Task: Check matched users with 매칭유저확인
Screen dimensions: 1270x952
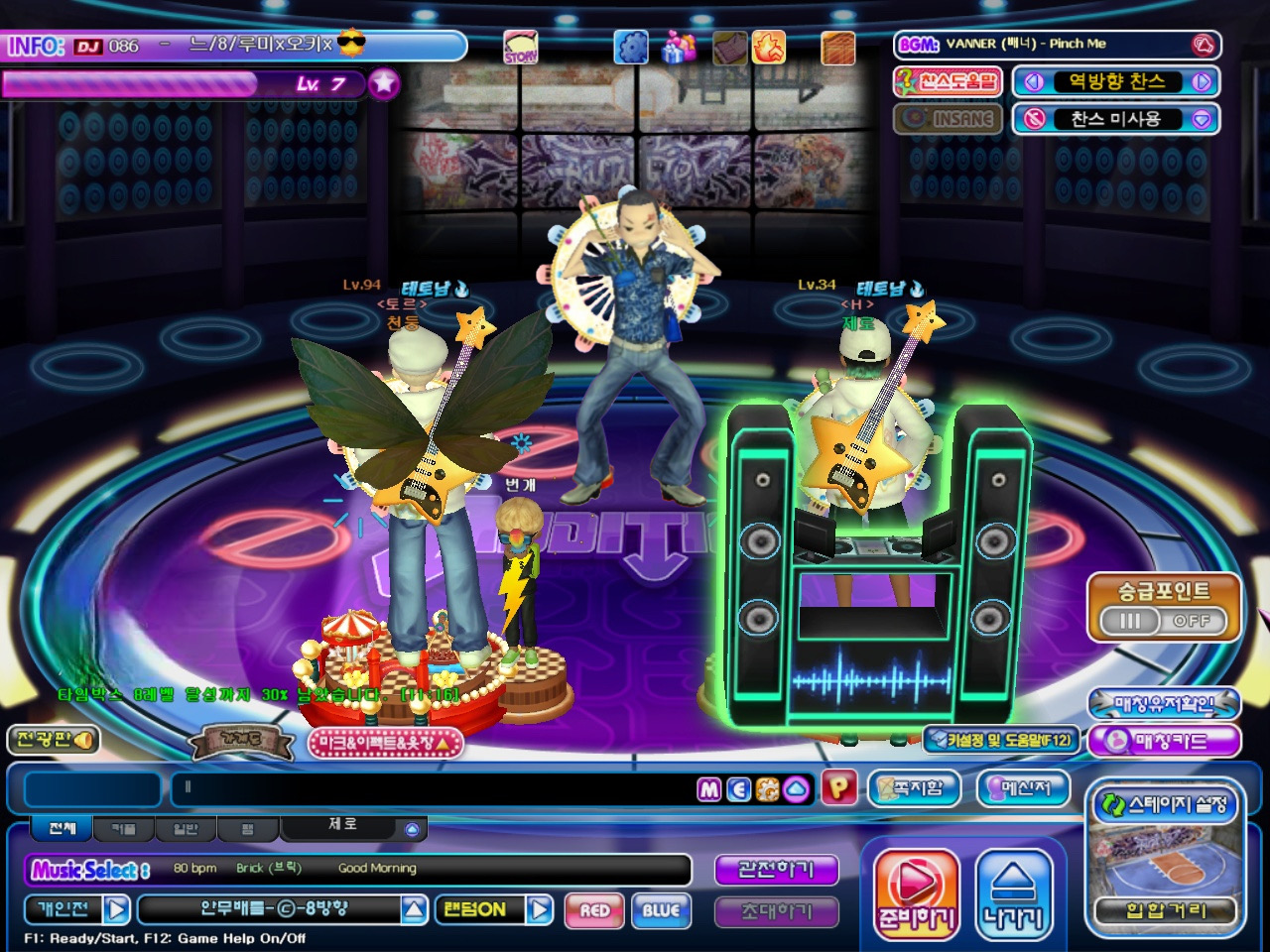Action: tap(1165, 704)
